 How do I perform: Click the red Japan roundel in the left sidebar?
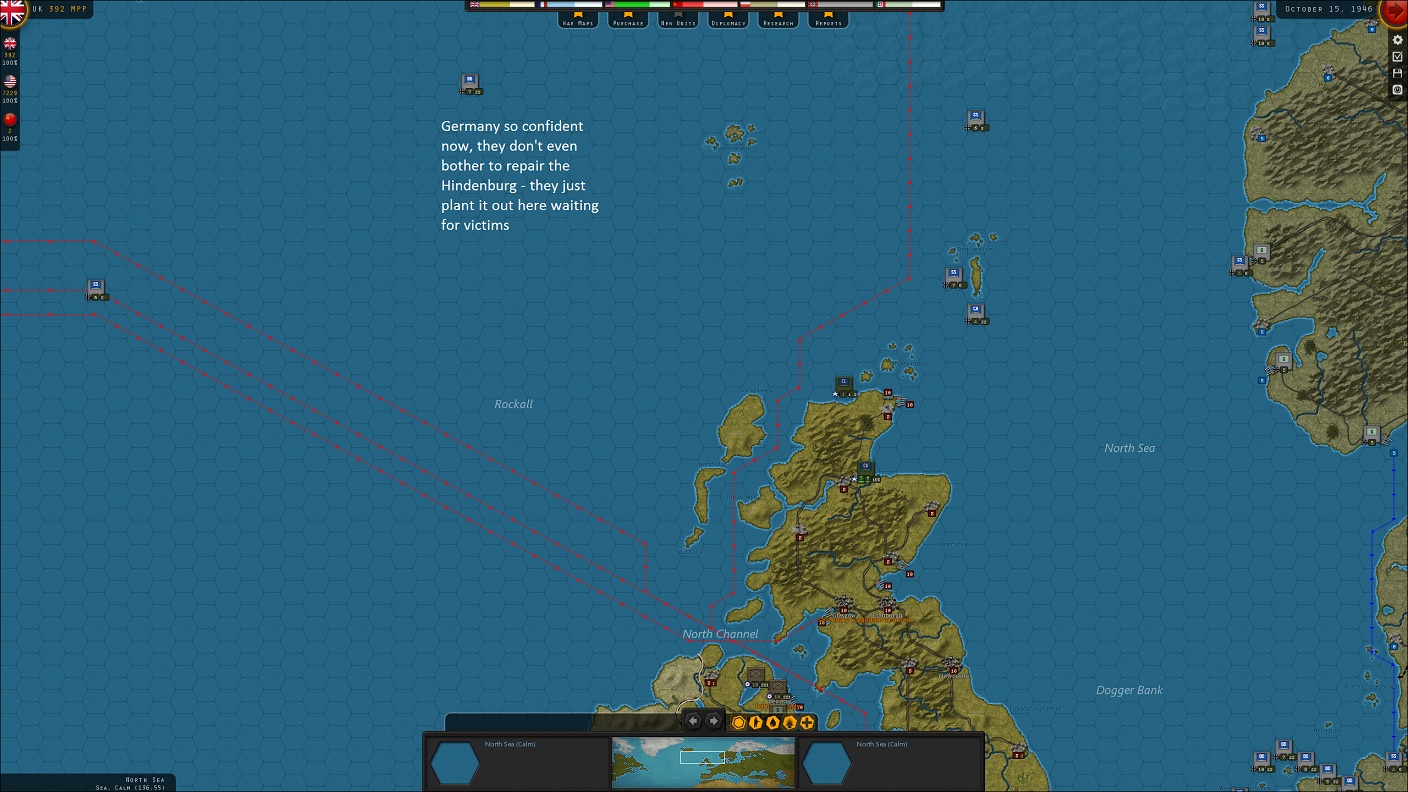10,119
